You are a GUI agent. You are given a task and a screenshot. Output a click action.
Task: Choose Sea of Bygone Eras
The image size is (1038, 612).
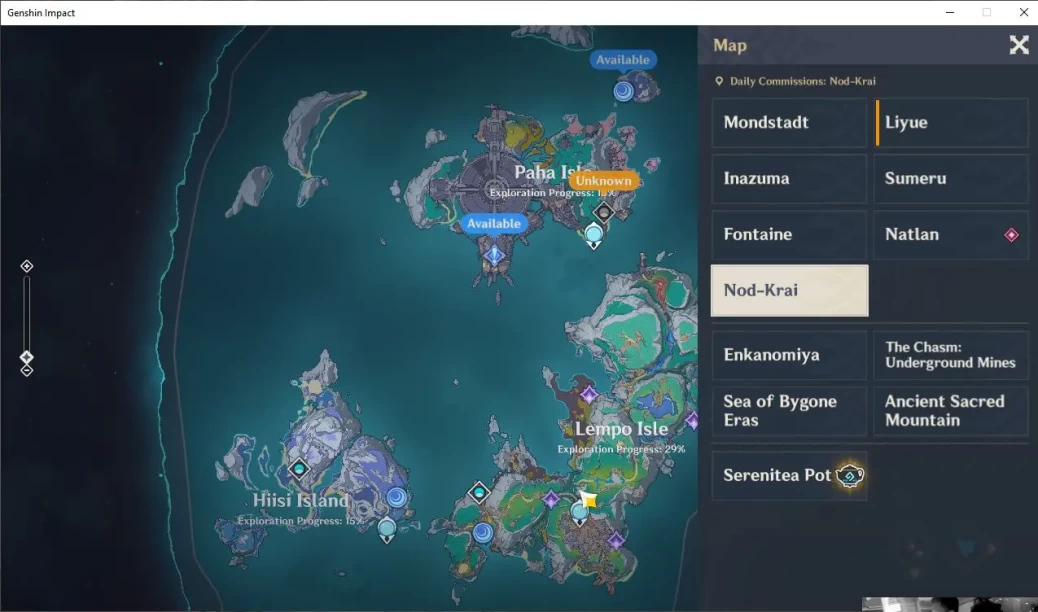pyautogui.click(x=788, y=411)
